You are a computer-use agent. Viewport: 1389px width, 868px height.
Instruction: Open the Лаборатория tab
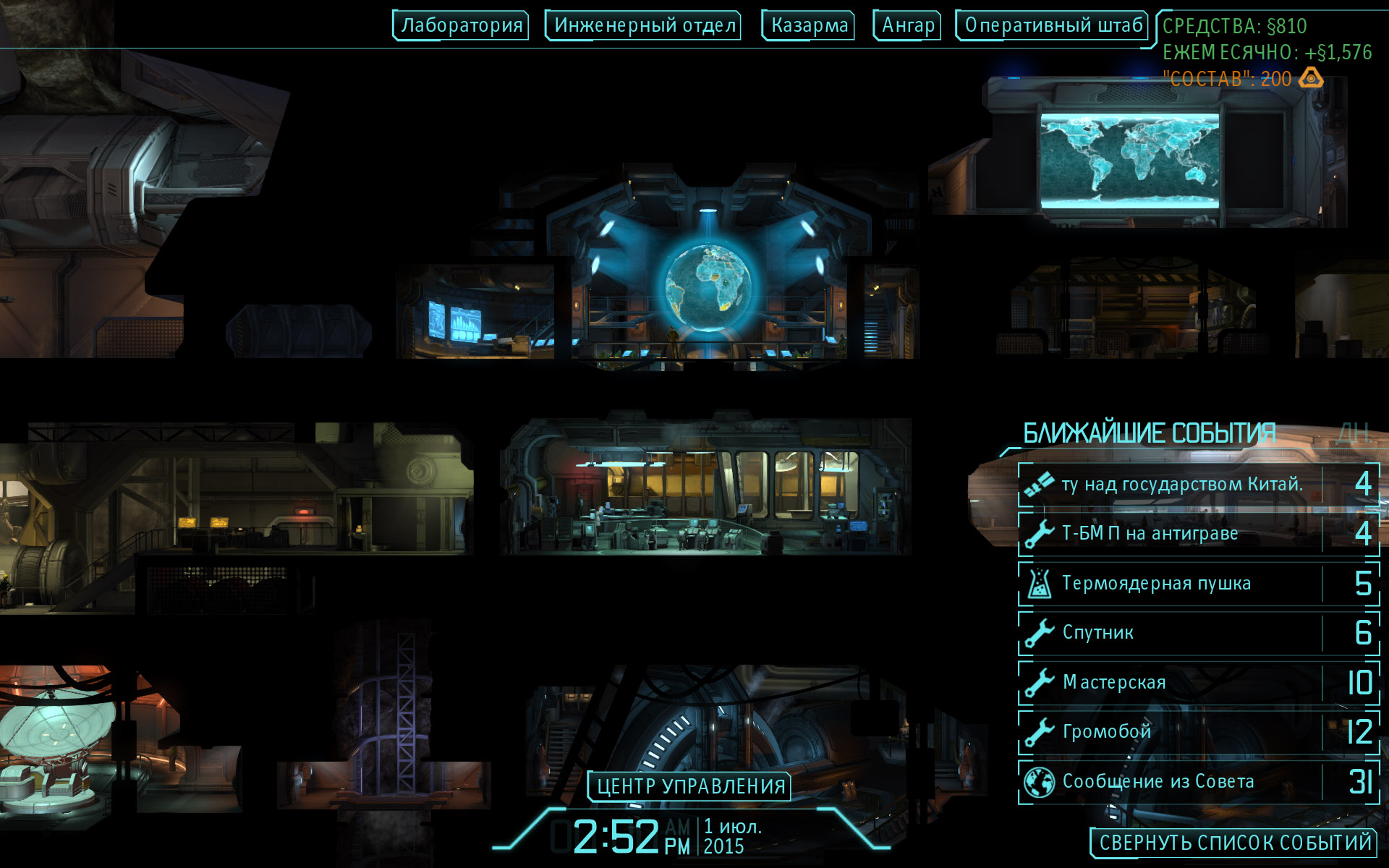(x=461, y=25)
